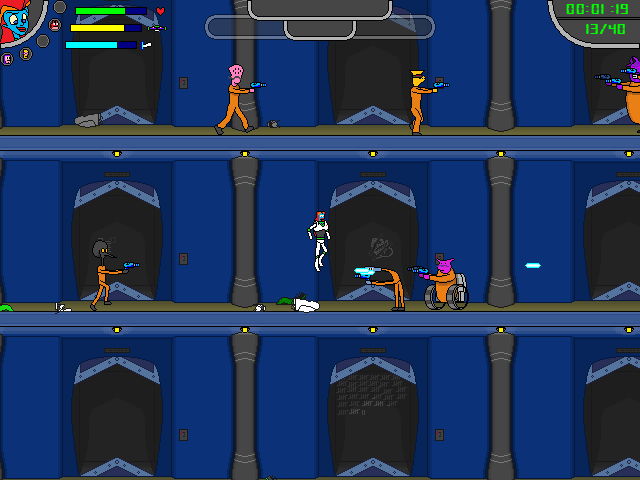Viewport: 640px width, 480px height.
Task: Select the yellow figure round icon
Action: [26, 54]
